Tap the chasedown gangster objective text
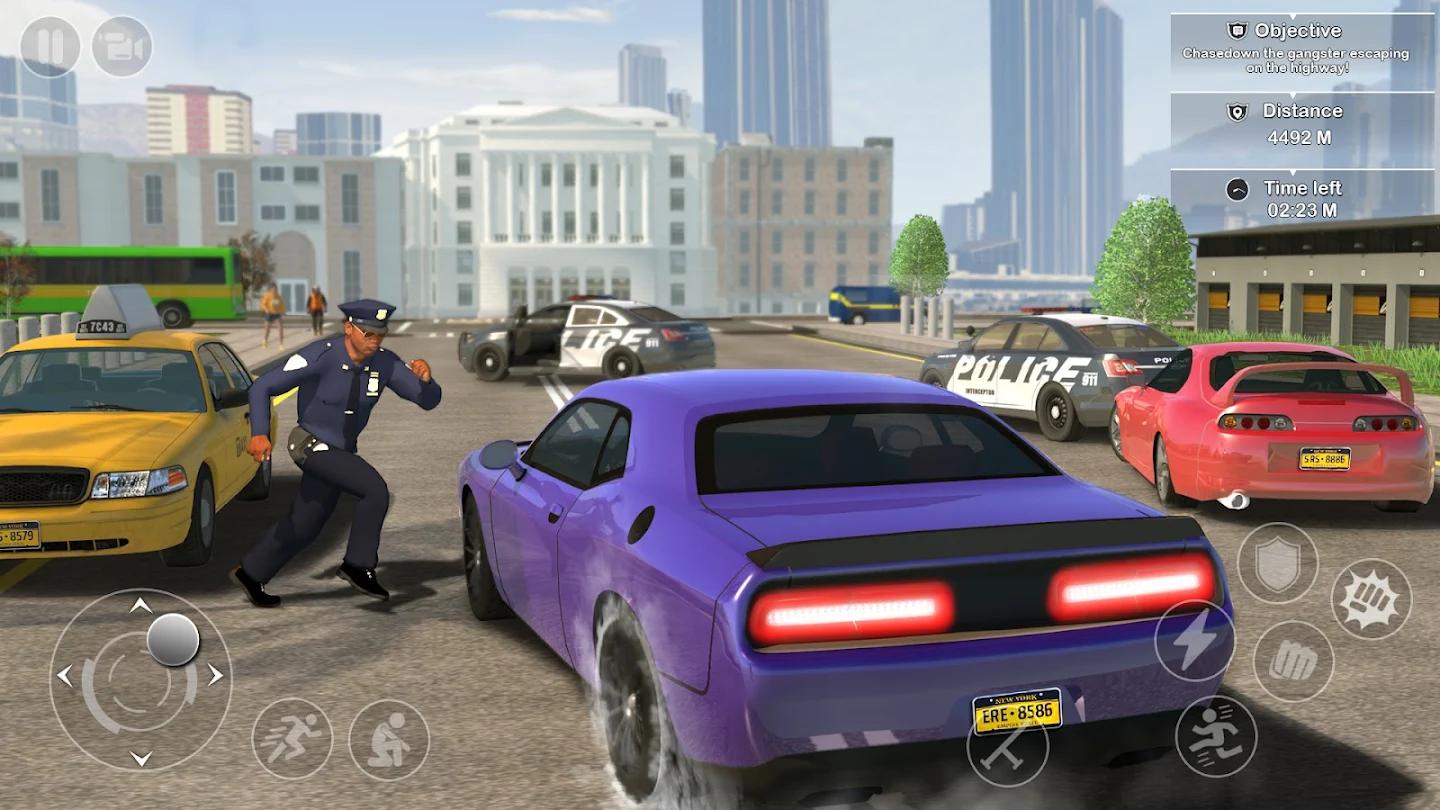The width and height of the screenshot is (1440, 810). click(1300, 62)
